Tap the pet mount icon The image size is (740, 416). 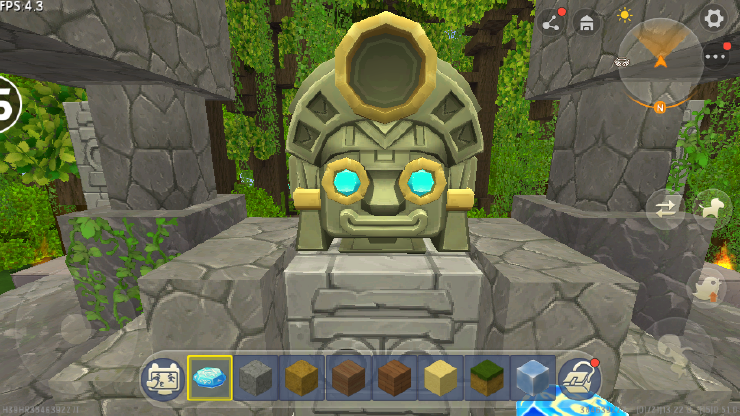point(712,208)
